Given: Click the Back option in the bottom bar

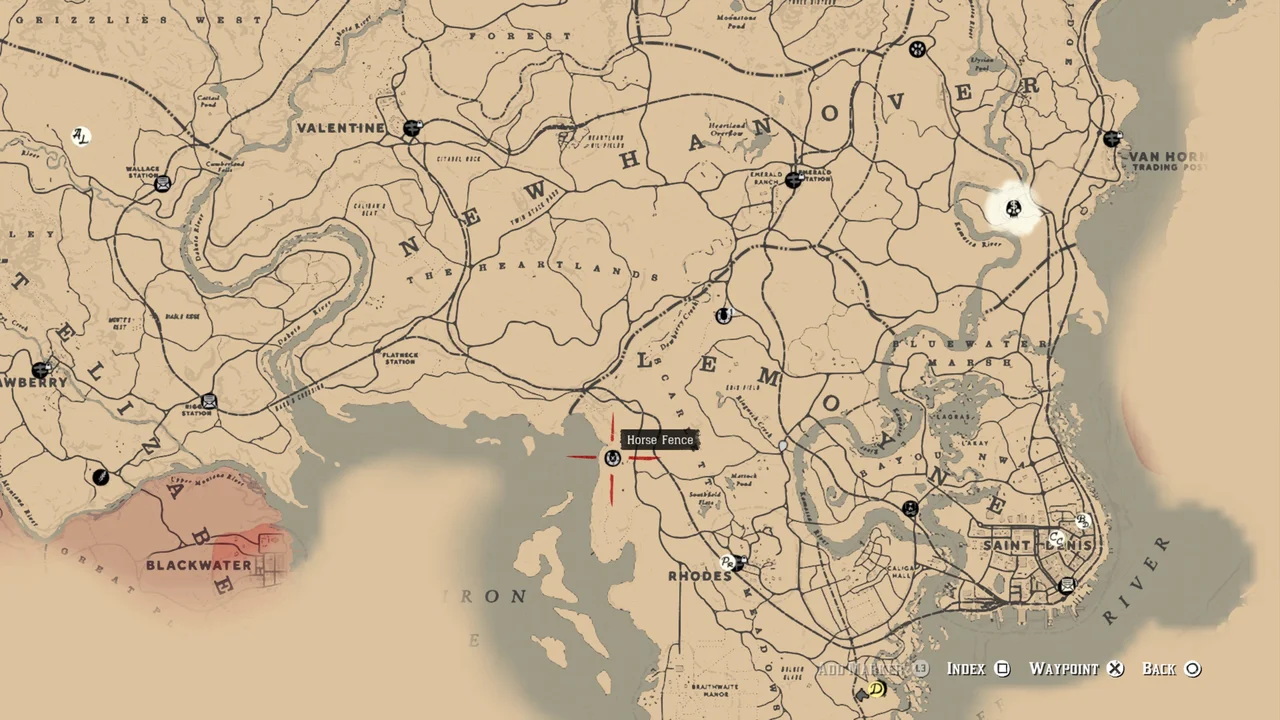Looking at the screenshot, I should 1160,668.
